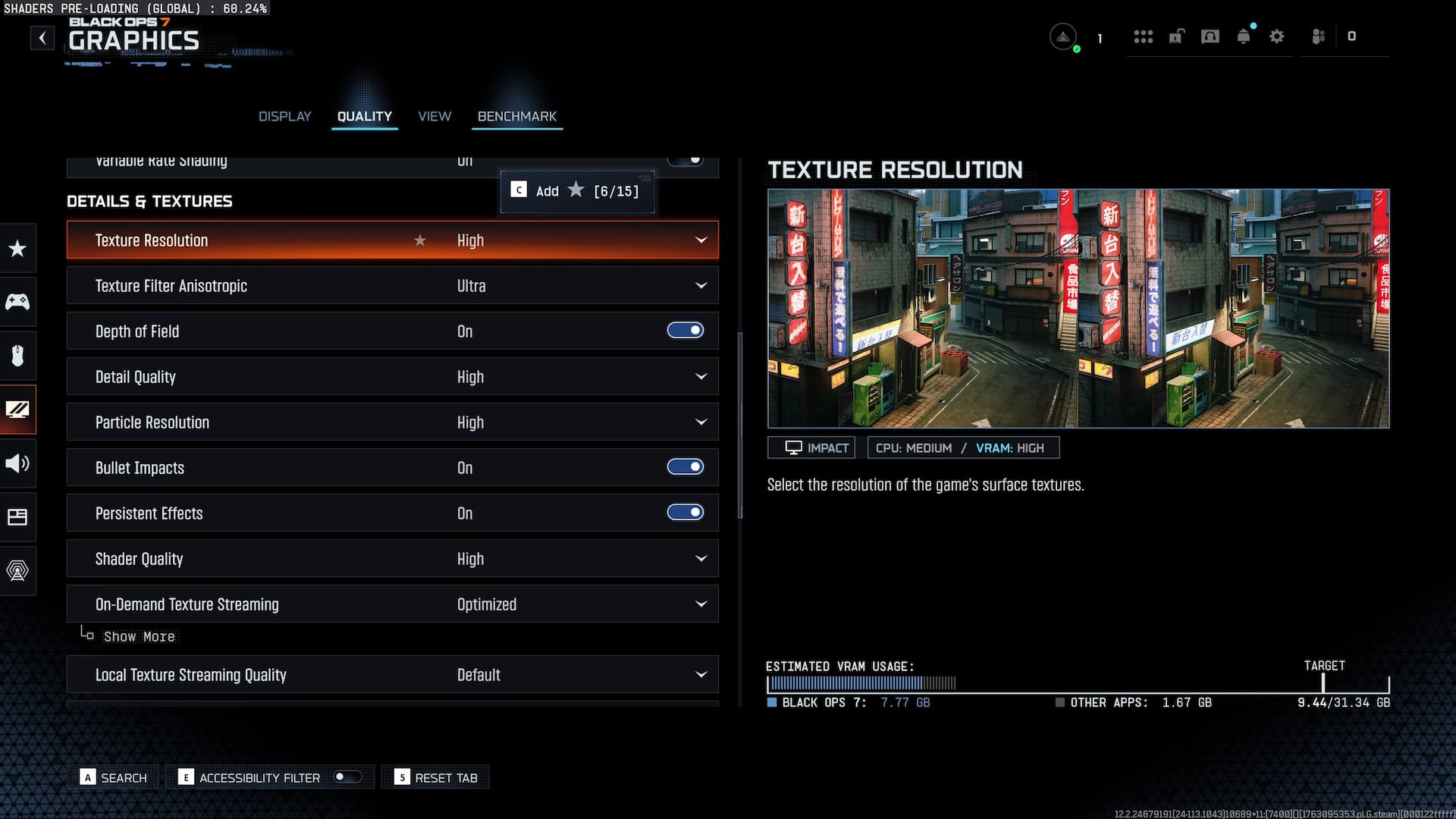Image resolution: width=1456 pixels, height=819 pixels.
Task: Disable Bullet Impacts
Action: coord(685,466)
